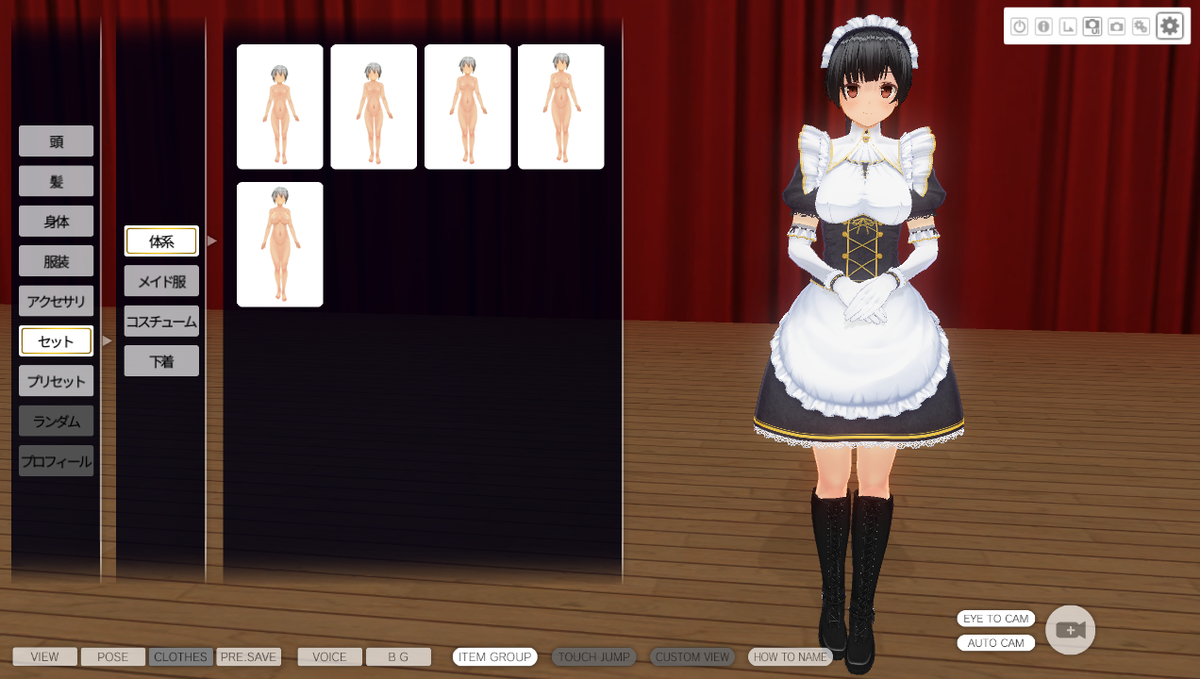1200x679 pixels.
Task: Open the アクセサリ accessories category
Action: (56, 301)
